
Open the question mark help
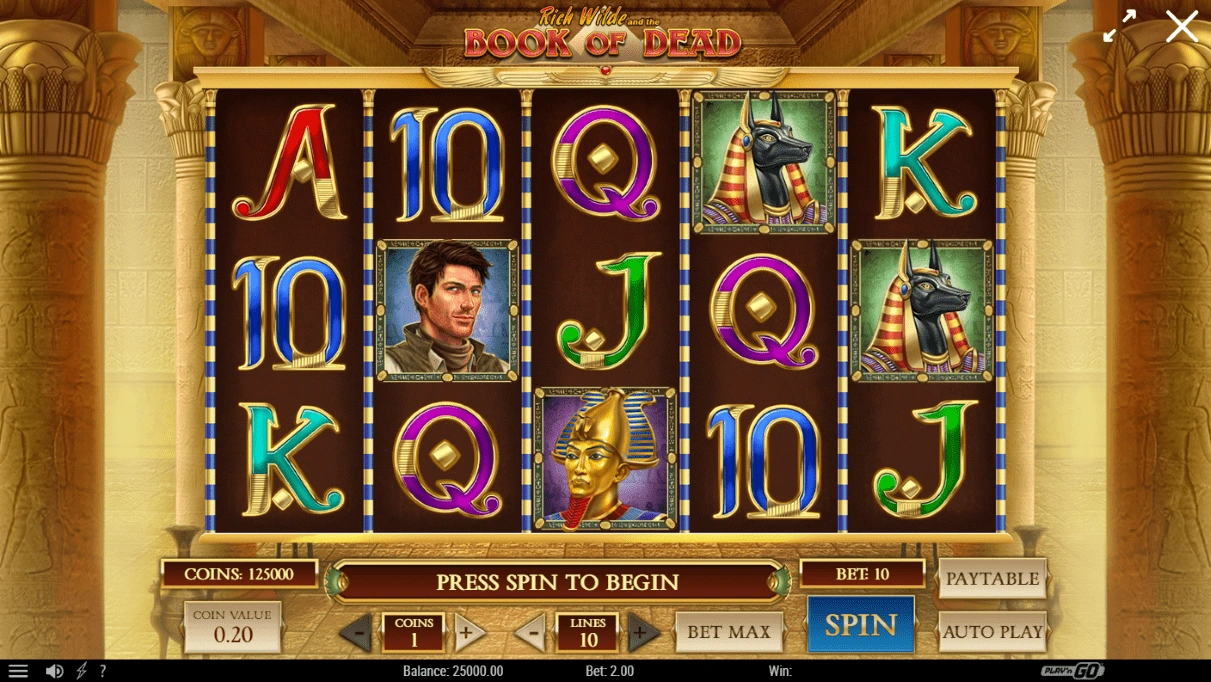point(102,671)
